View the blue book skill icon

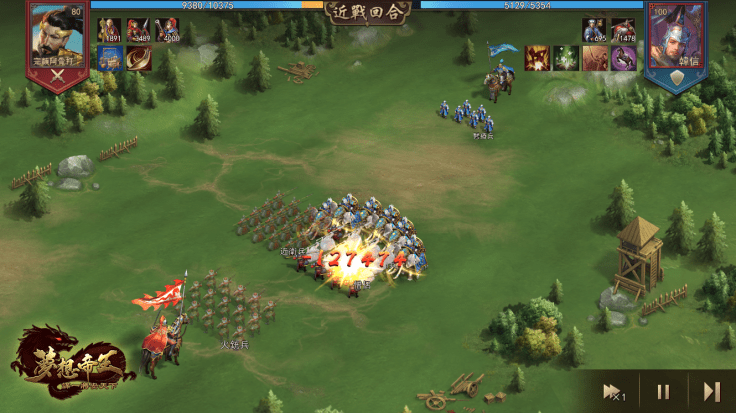tap(110, 58)
